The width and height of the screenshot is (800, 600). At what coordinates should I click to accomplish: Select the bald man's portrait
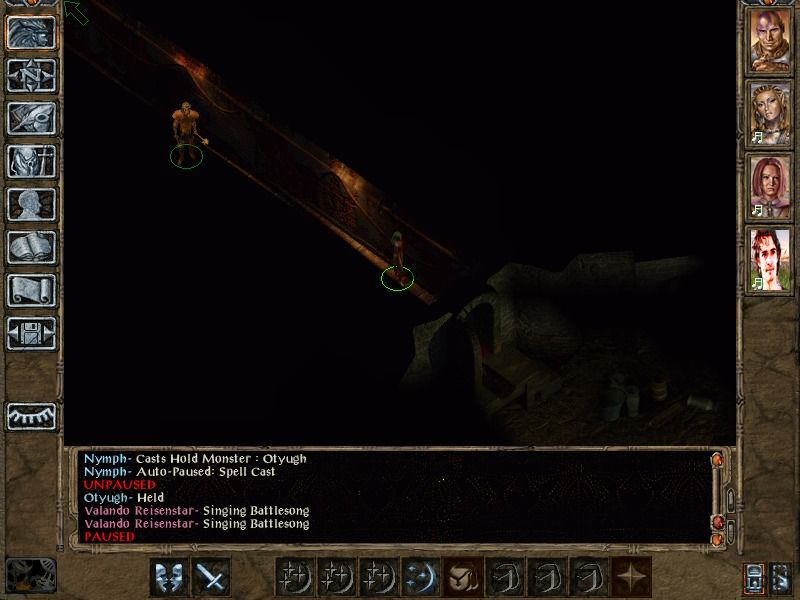771,40
